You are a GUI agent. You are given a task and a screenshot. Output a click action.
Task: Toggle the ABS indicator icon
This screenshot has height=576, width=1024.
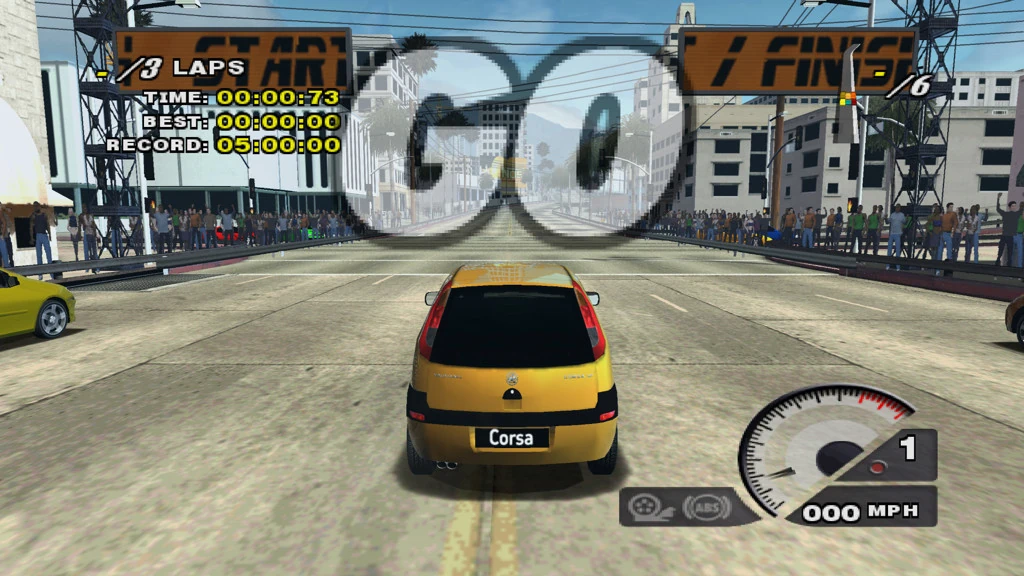(706, 507)
